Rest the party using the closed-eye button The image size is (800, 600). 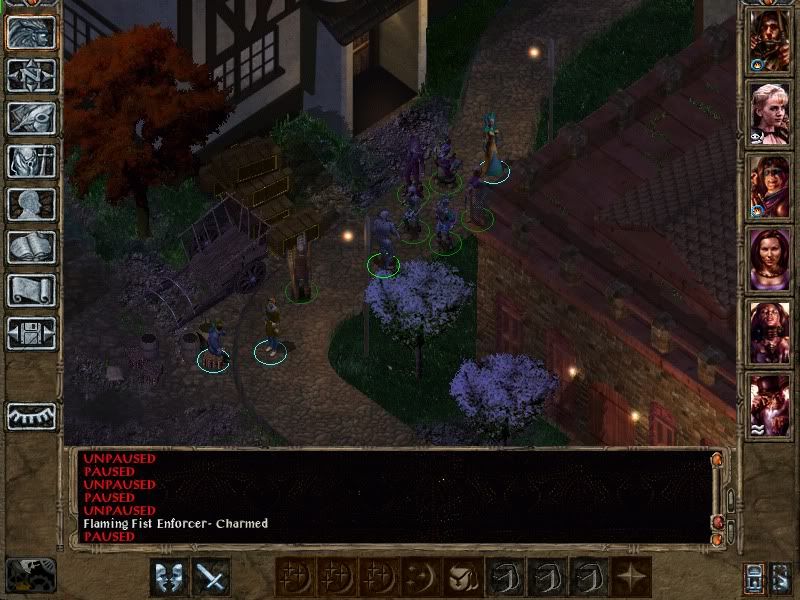click(31, 415)
